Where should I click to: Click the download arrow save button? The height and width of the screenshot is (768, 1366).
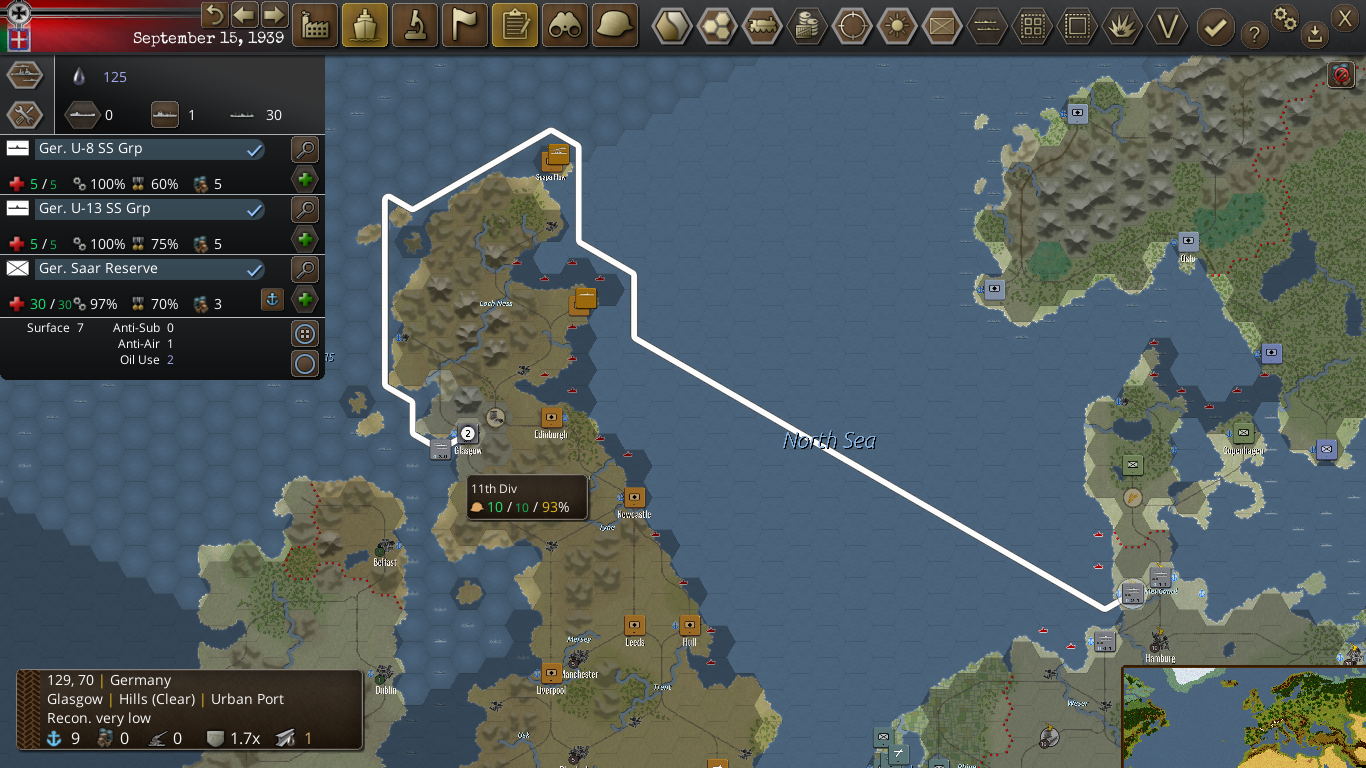pos(1314,35)
